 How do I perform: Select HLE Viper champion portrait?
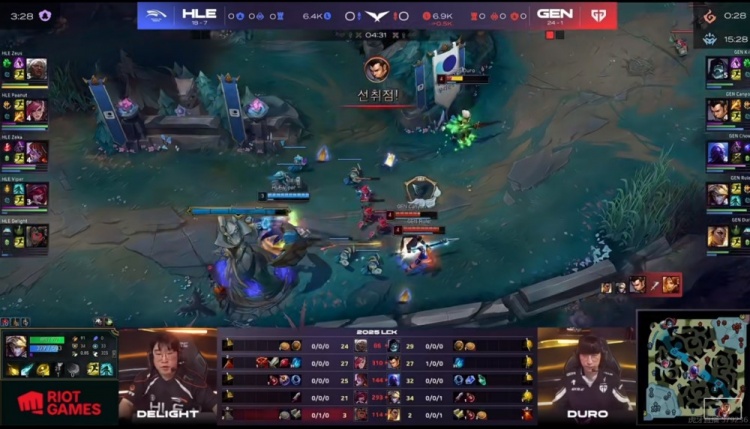[36, 194]
